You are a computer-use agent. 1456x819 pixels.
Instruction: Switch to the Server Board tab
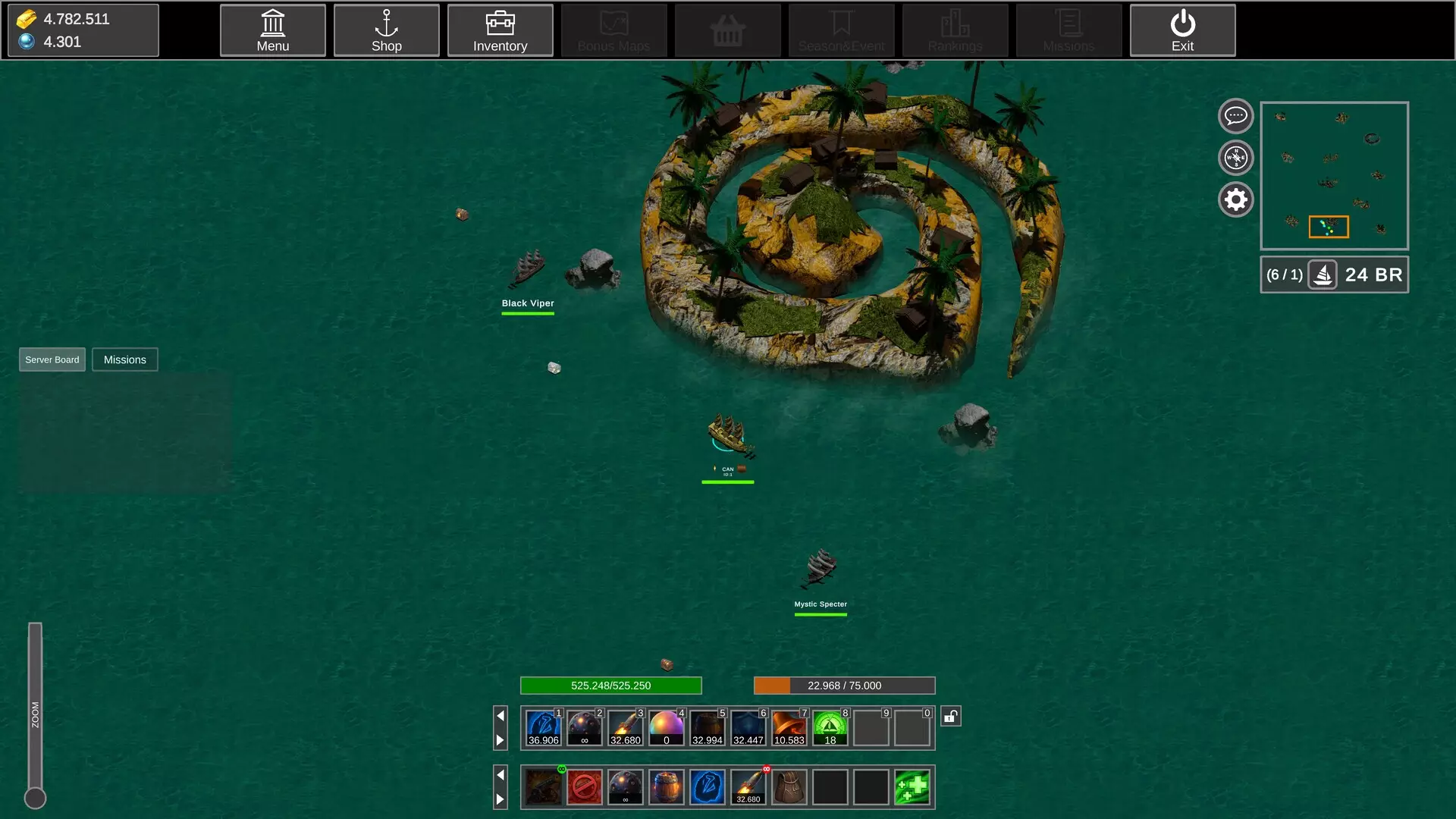(x=52, y=359)
